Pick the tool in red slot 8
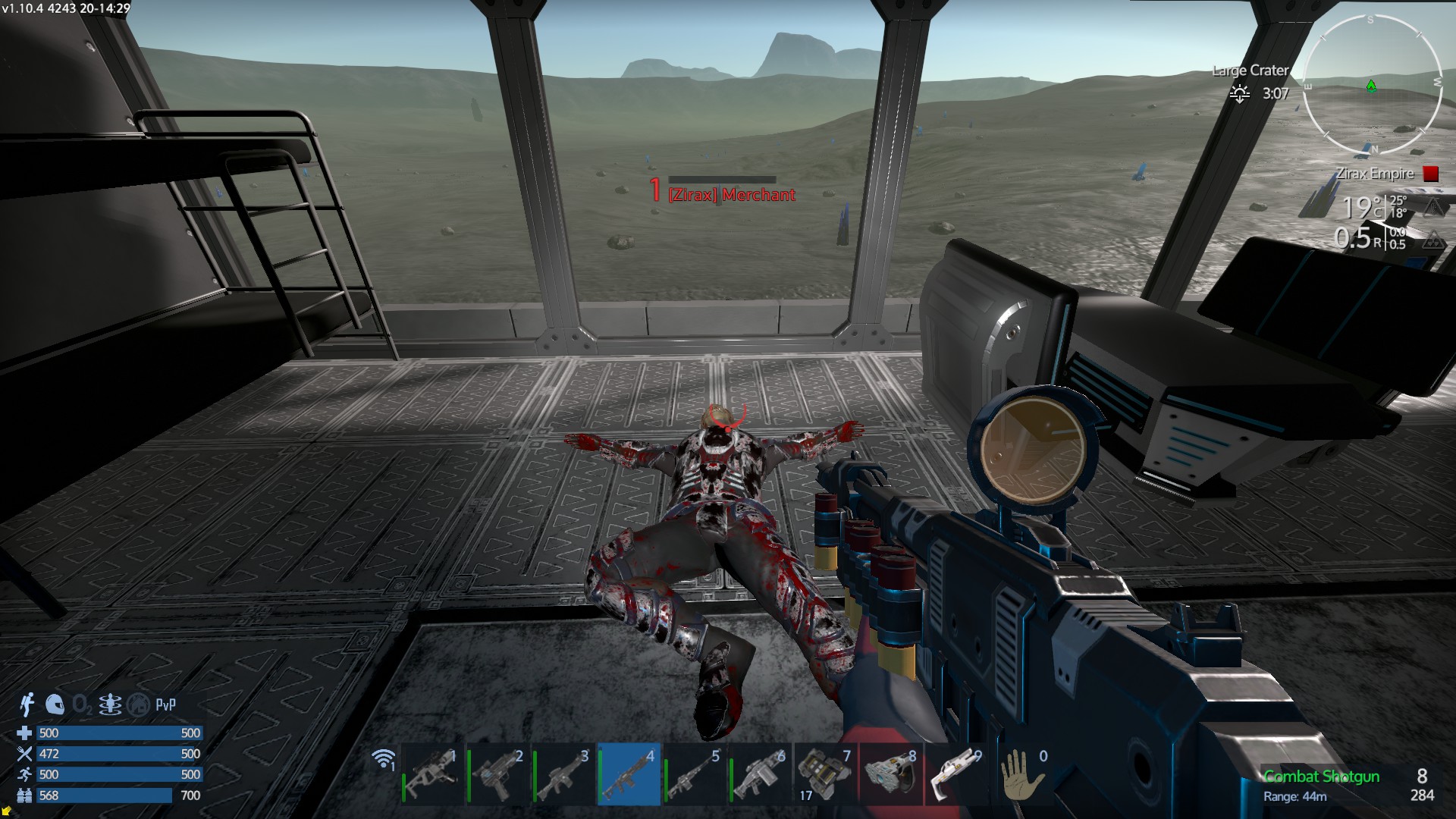This screenshot has width=1456, height=819. (x=890, y=775)
